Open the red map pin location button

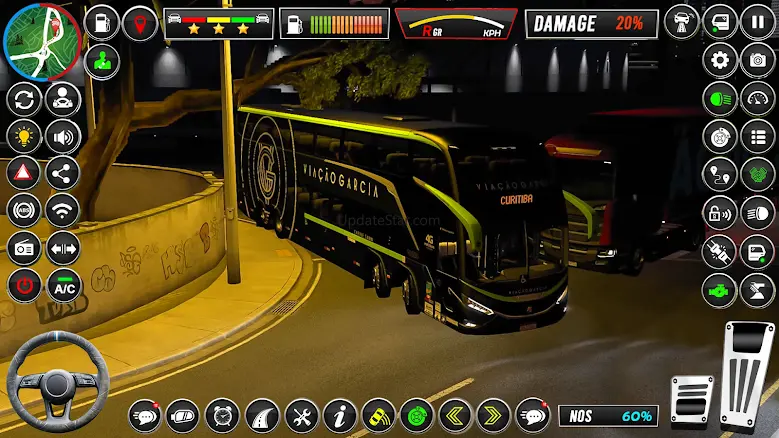coord(140,22)
